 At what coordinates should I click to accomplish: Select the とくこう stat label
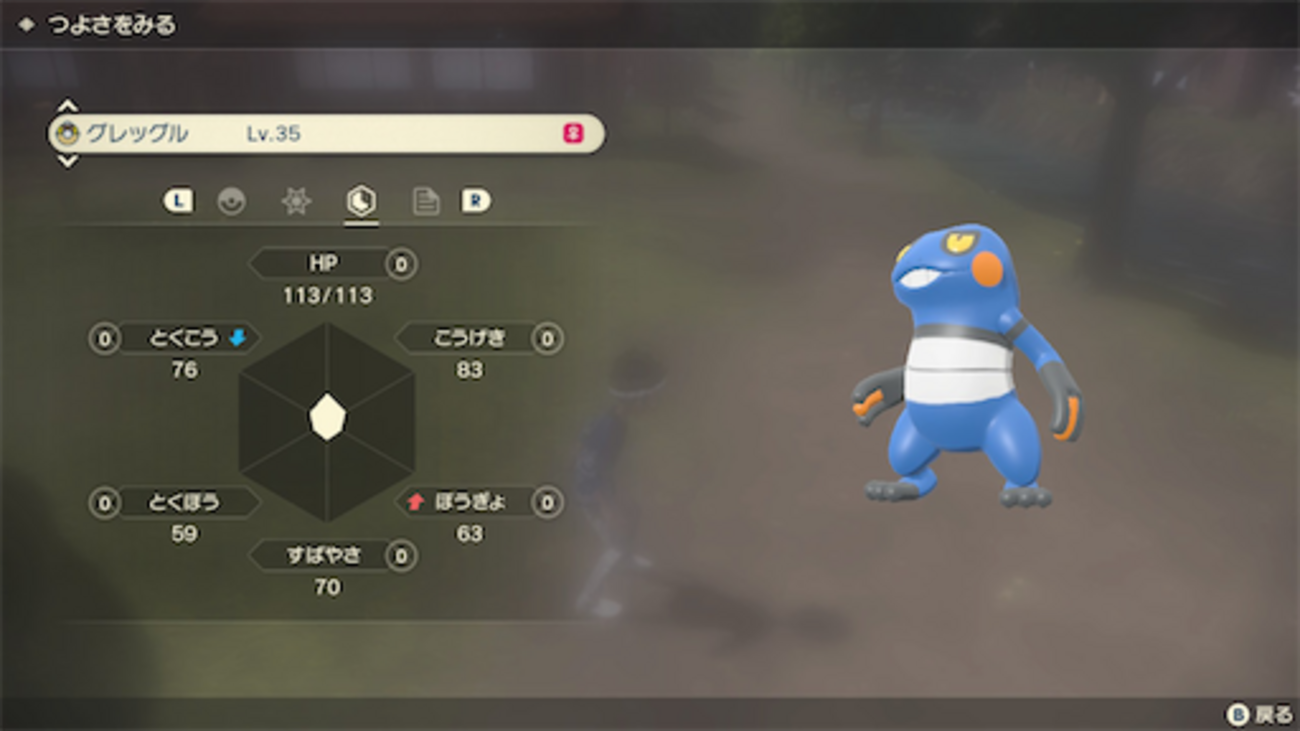(x=184, y=339)
